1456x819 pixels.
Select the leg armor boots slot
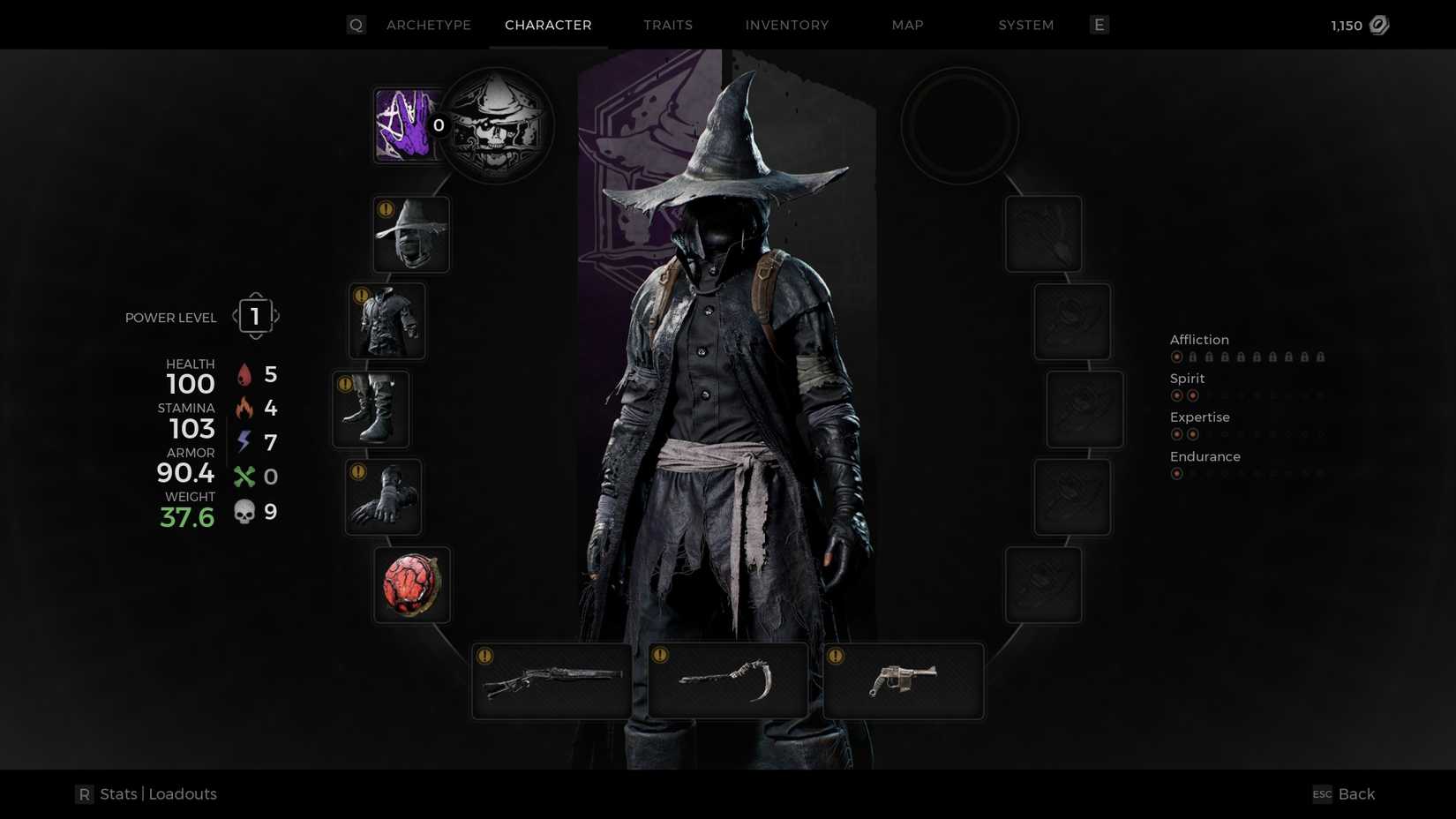[371, 409]
